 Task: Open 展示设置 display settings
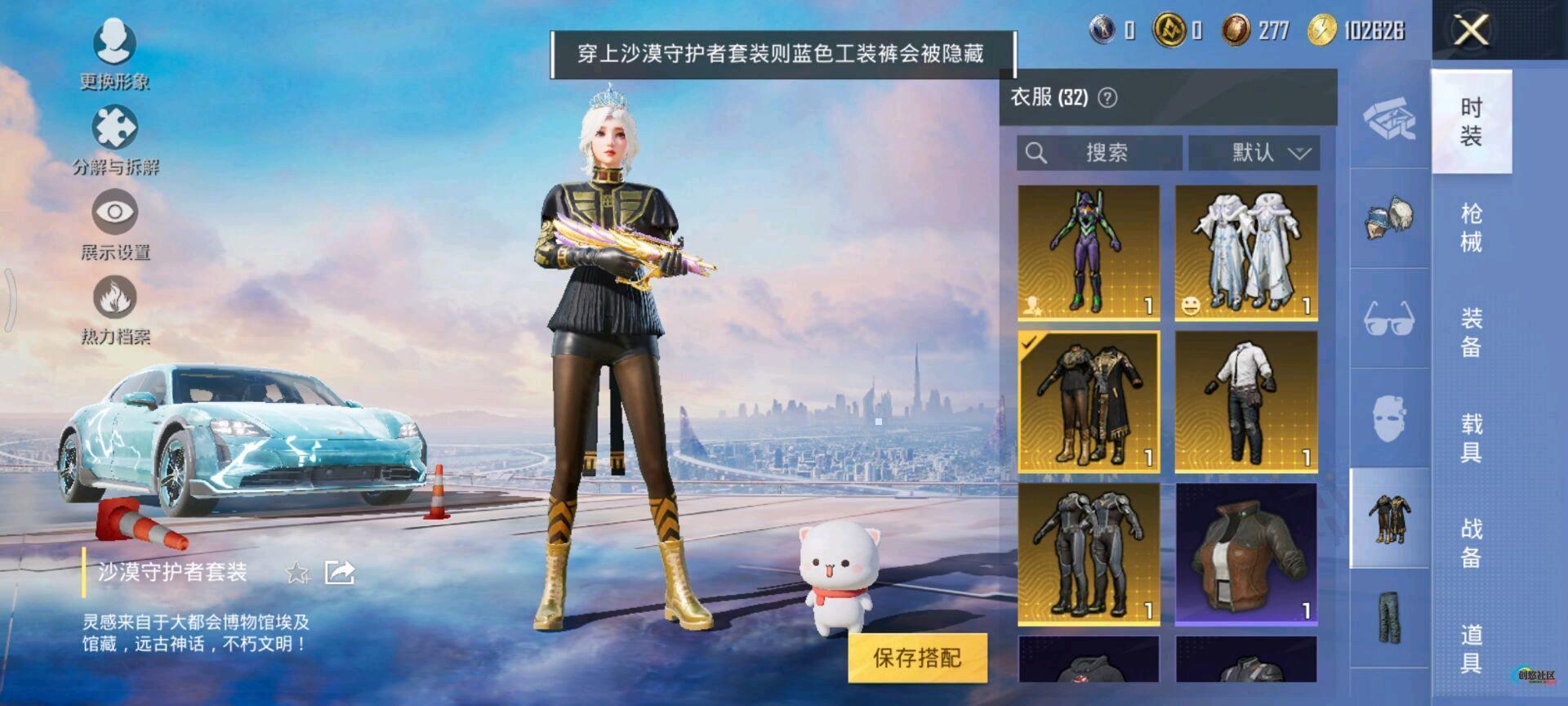114,221
